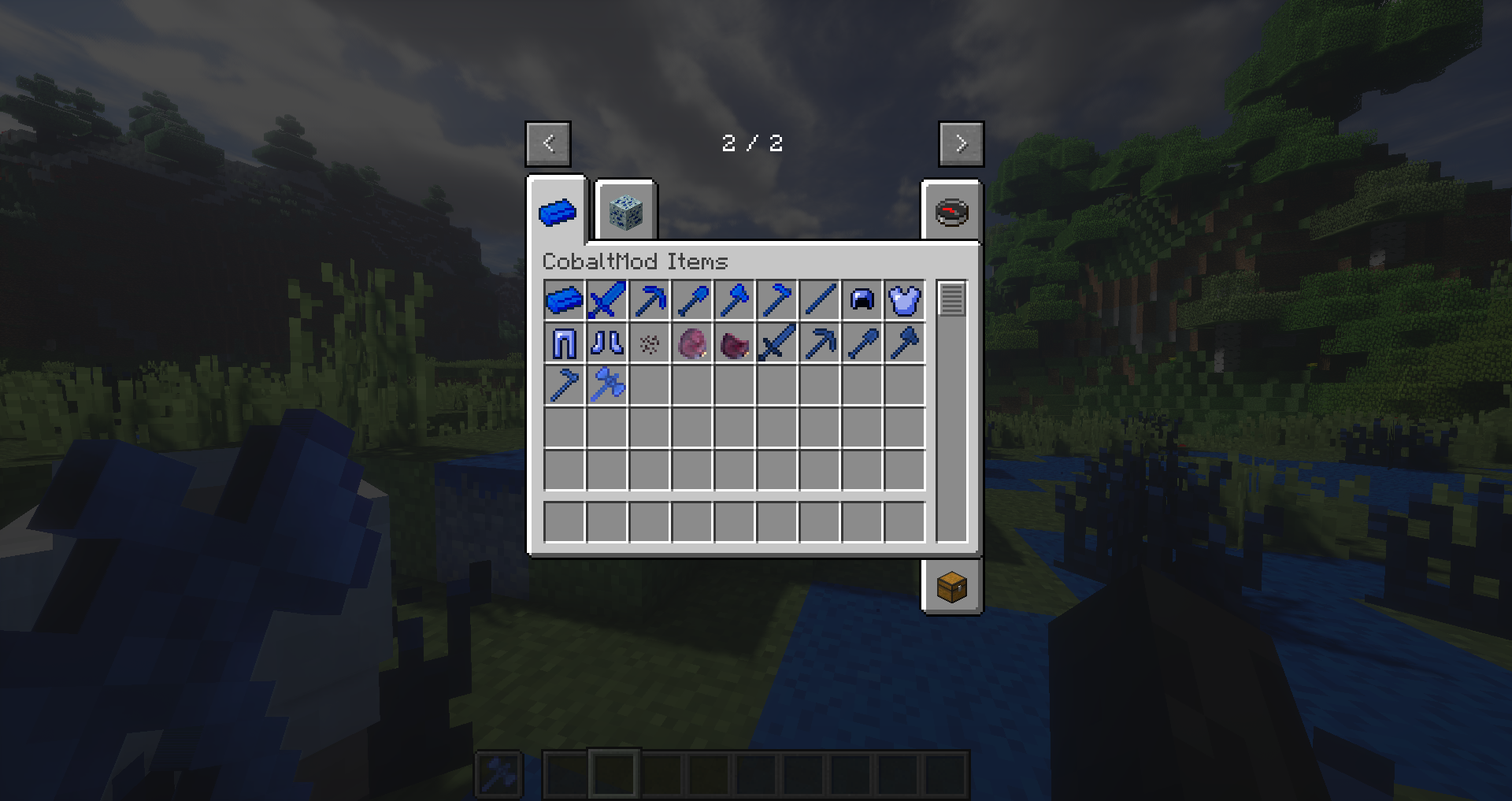
Task: Grab the cobalt battleaxe in the third row
Action: [607, 384]
